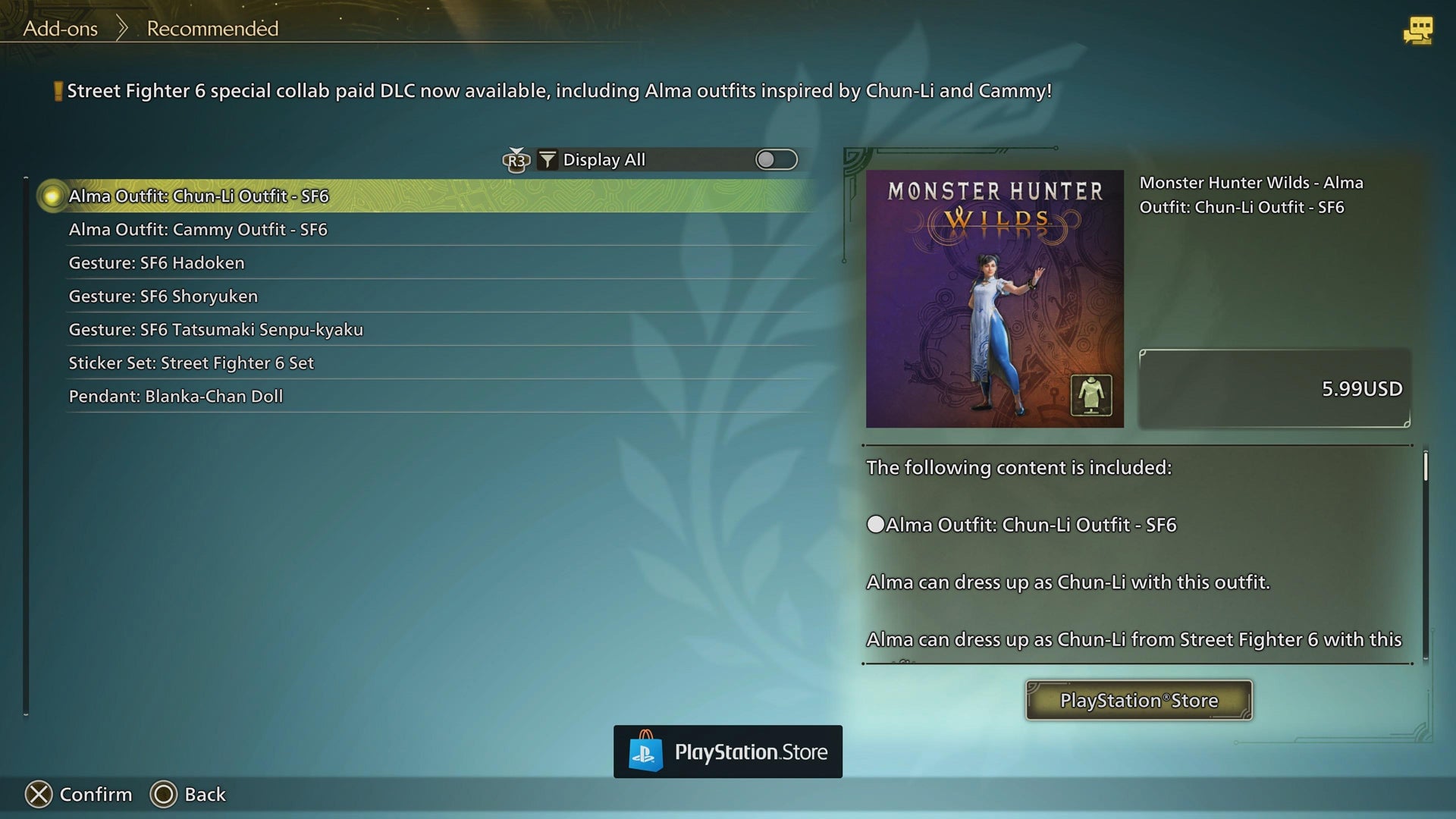
Task: Click the 5.99USD purchase button
Action: [x=1275, y=388]
